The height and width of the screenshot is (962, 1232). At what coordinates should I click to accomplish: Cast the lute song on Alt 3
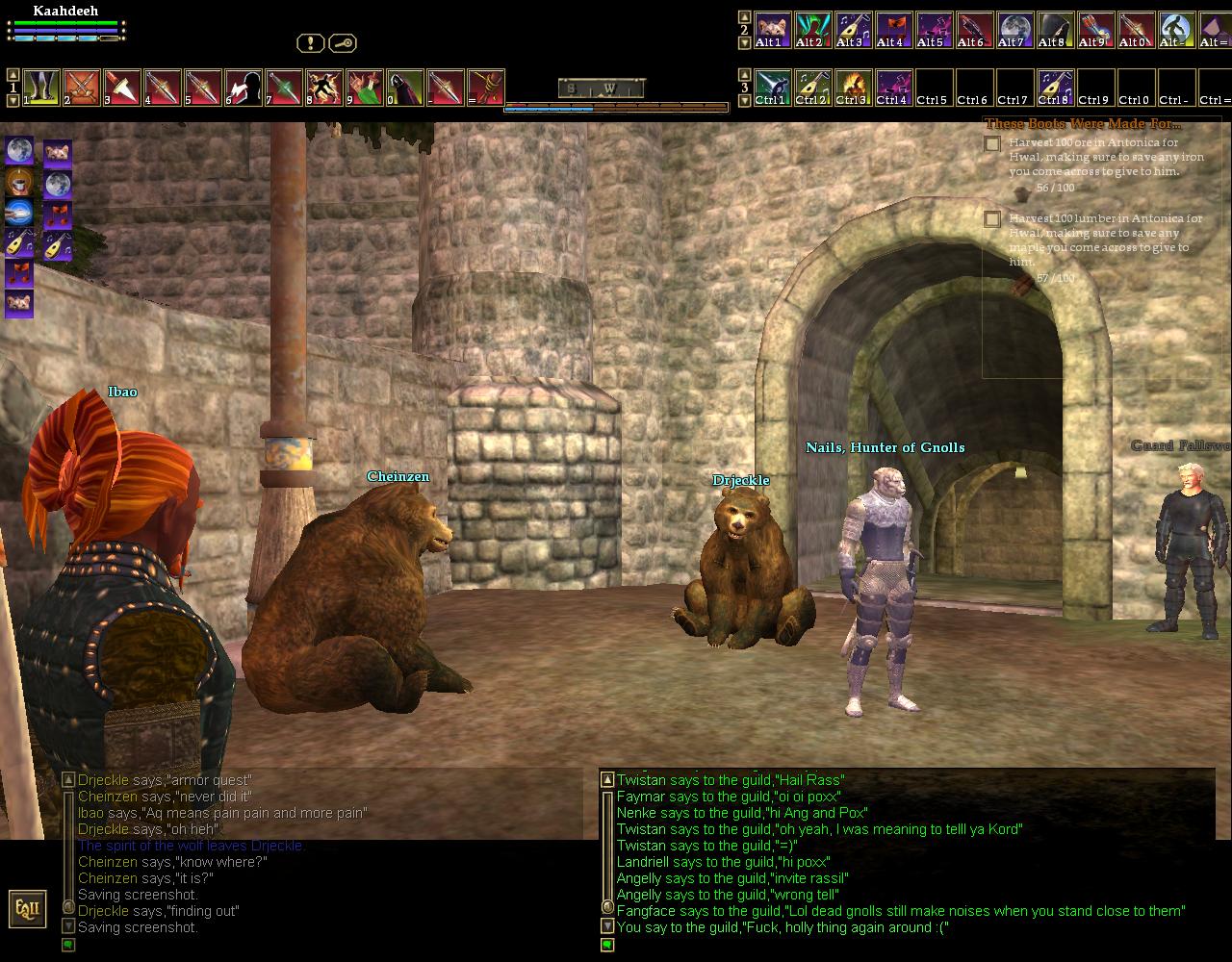coord(854,29)
